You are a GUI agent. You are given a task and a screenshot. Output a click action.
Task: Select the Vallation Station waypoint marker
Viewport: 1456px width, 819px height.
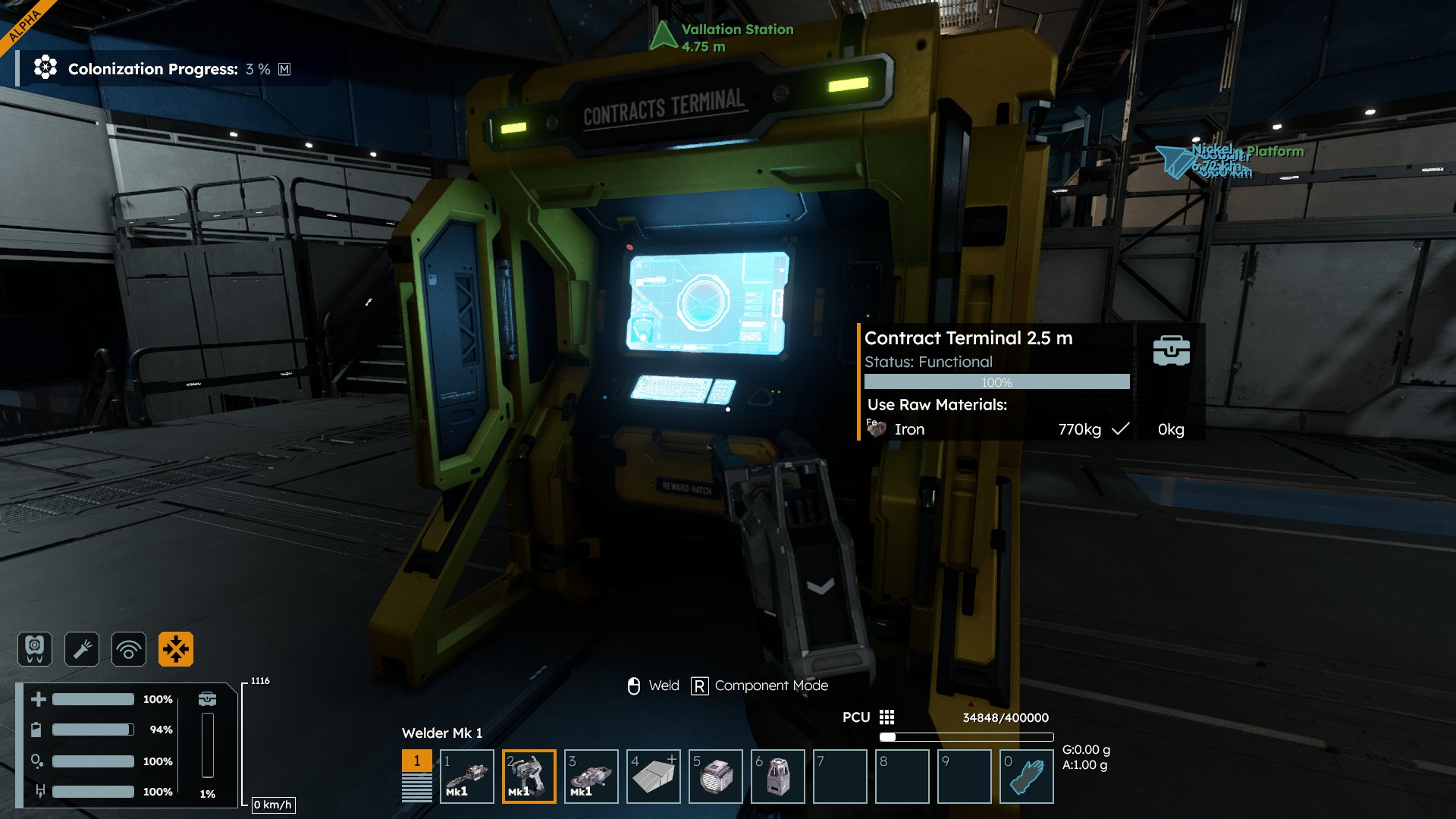click(x=664, y=36)
